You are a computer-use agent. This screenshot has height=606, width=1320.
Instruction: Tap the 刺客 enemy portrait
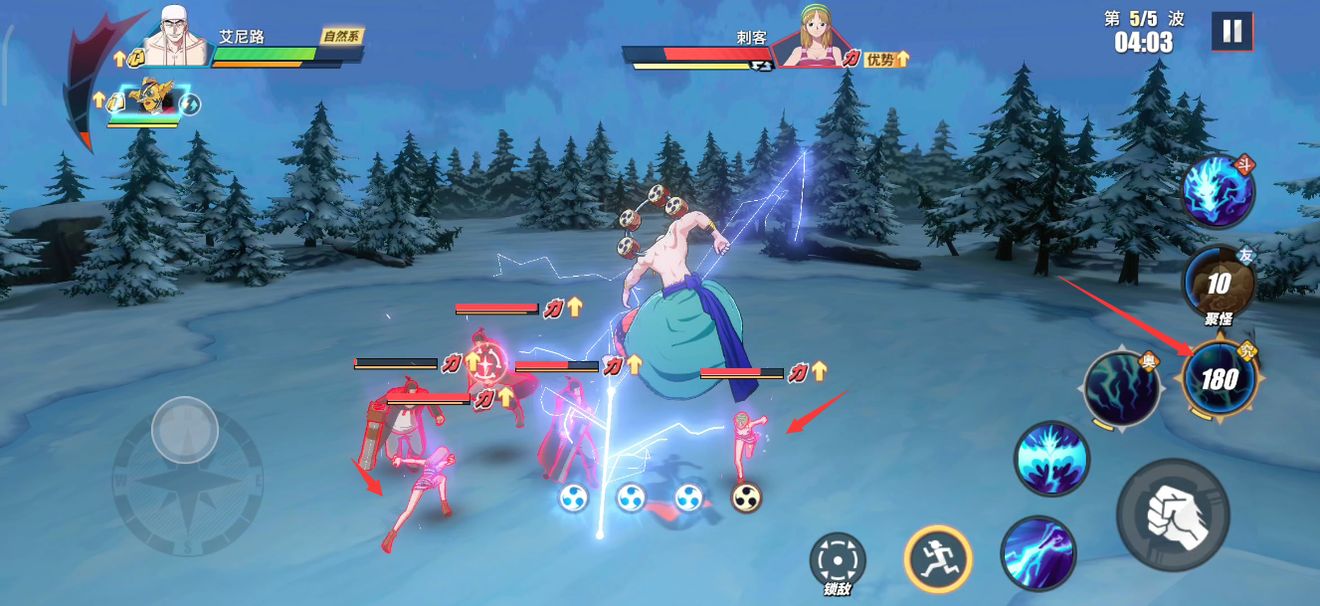pyautogui.click(x=816, y=40)
